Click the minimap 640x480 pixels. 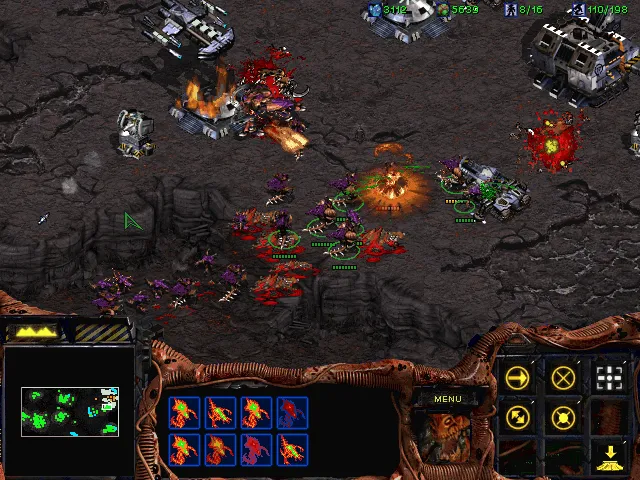pos(70,411)
